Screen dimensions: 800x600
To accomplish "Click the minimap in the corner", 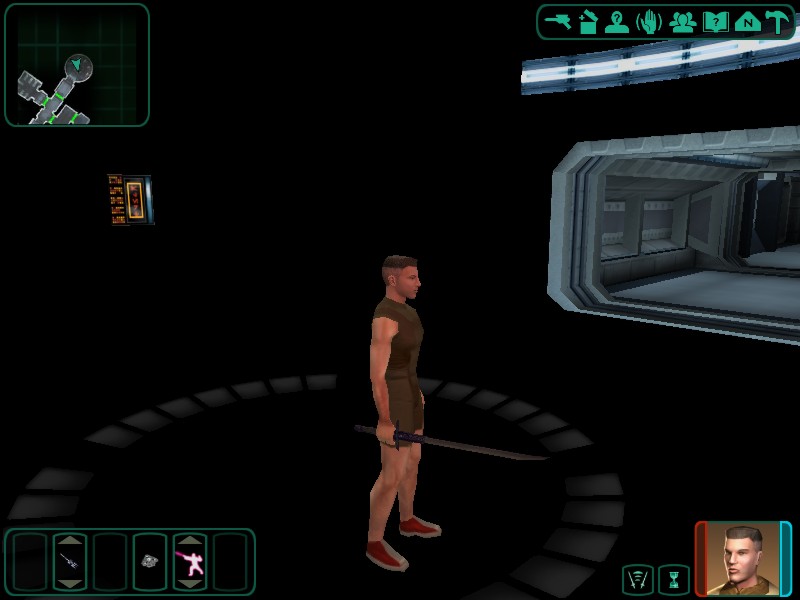I will pos(77,65).
